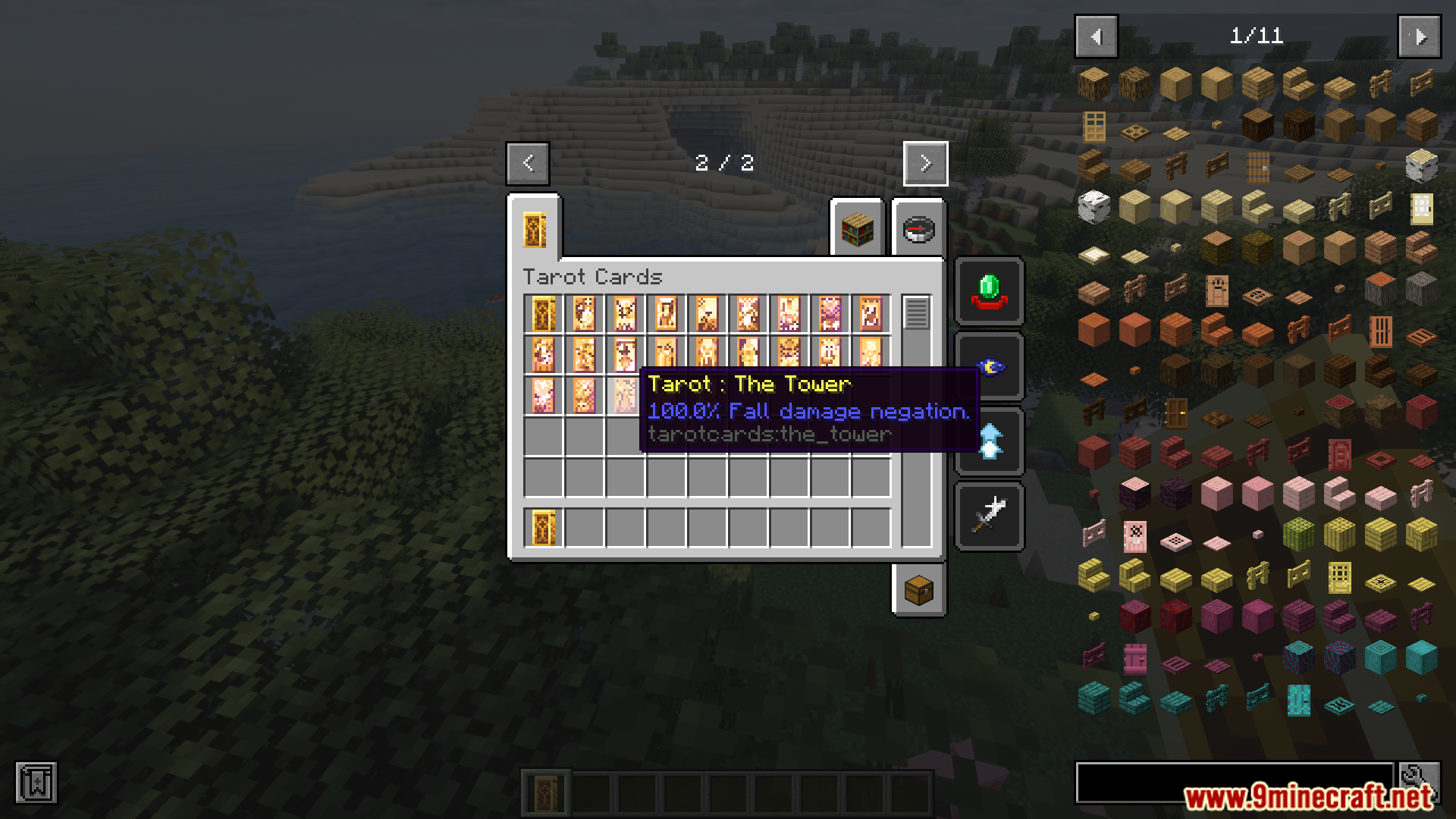Click the chest icon below the inventory

pos(918,591)
